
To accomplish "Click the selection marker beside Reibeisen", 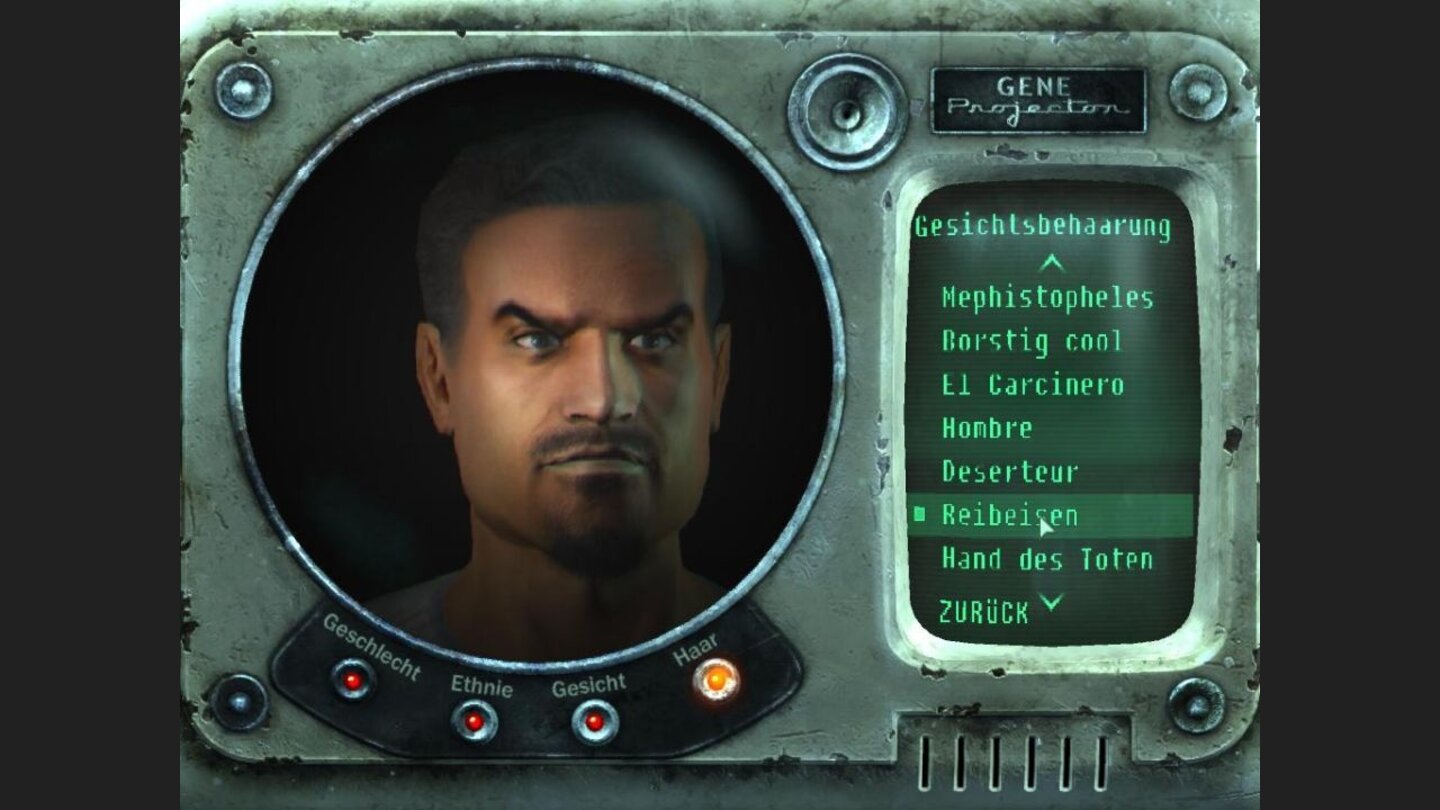I will [919, 516].
